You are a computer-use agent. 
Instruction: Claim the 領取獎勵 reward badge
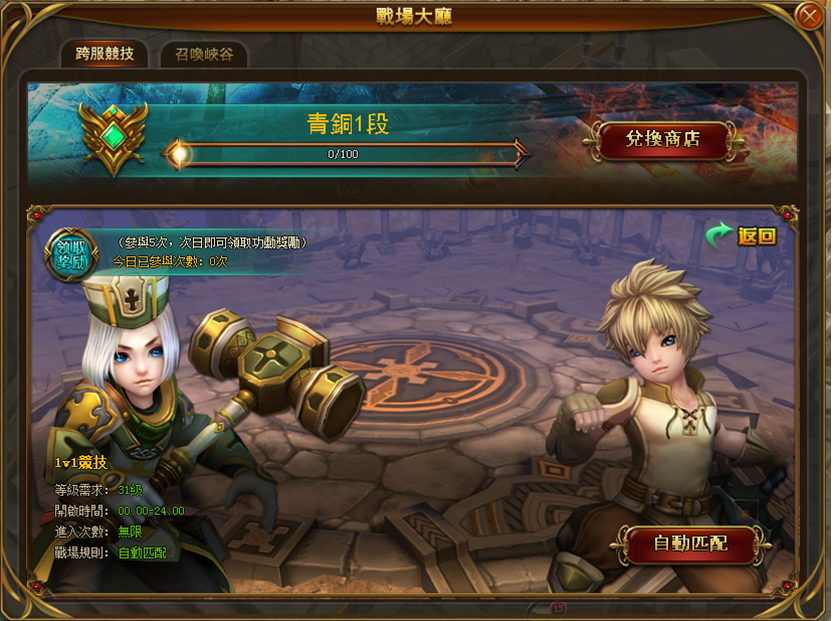71,254
